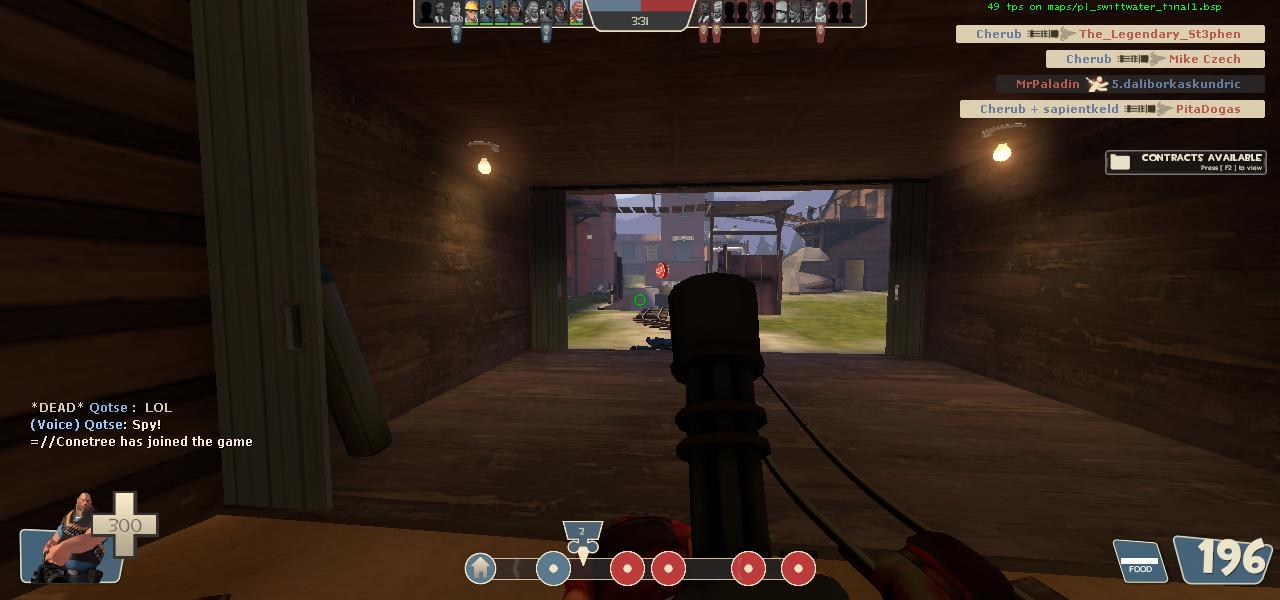The height and width of the screenshot is (600, 1280).
Task: Open the Contracts Available notification
Action: tap(1186, 162)
